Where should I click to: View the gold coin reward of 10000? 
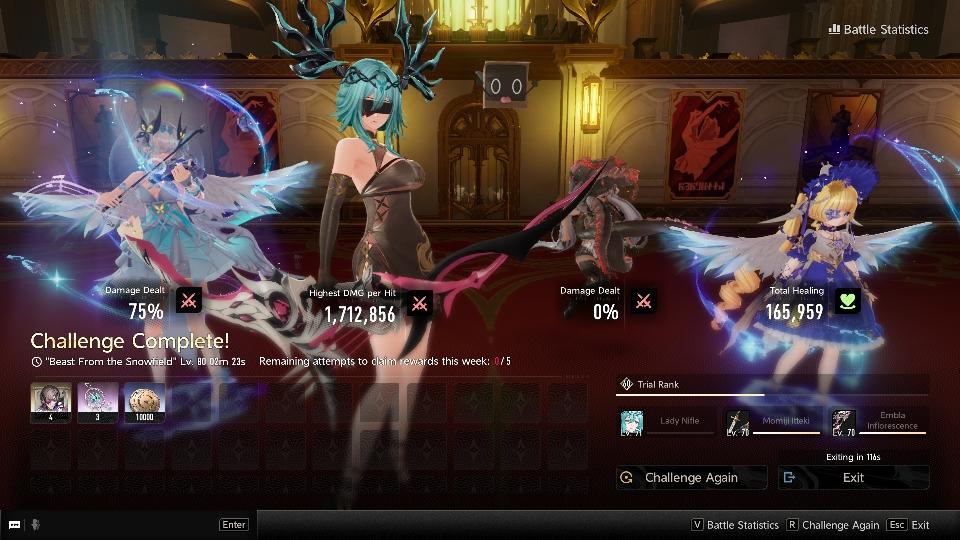pos(144,402)
